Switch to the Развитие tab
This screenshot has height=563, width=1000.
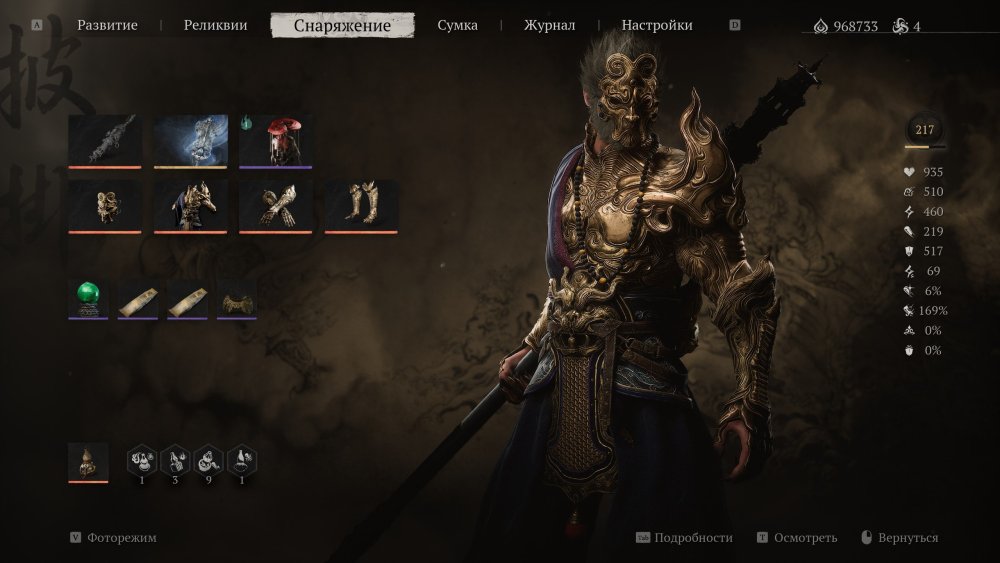[107, 25]
